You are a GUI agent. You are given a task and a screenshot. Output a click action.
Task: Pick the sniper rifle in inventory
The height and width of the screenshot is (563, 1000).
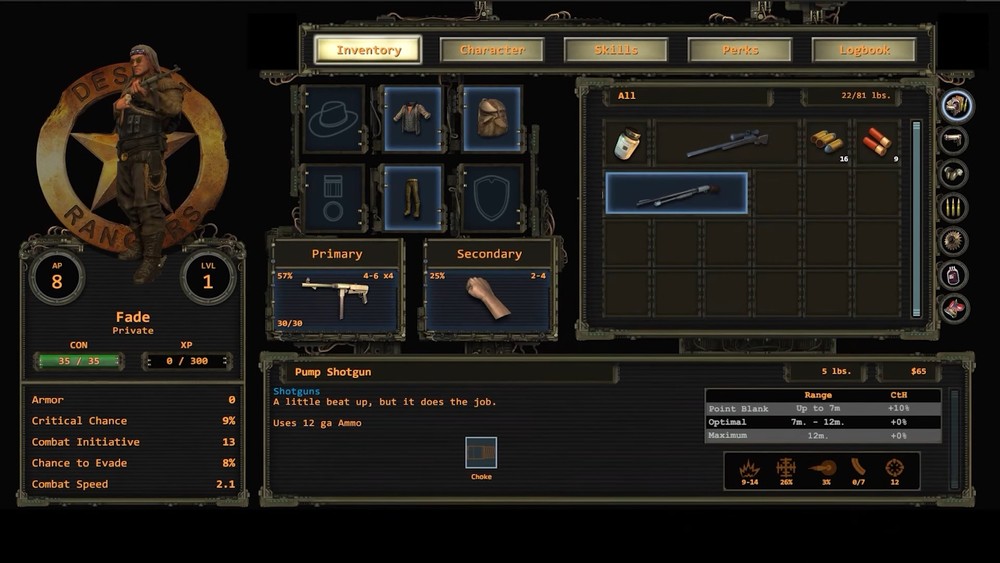coord(727,142)
